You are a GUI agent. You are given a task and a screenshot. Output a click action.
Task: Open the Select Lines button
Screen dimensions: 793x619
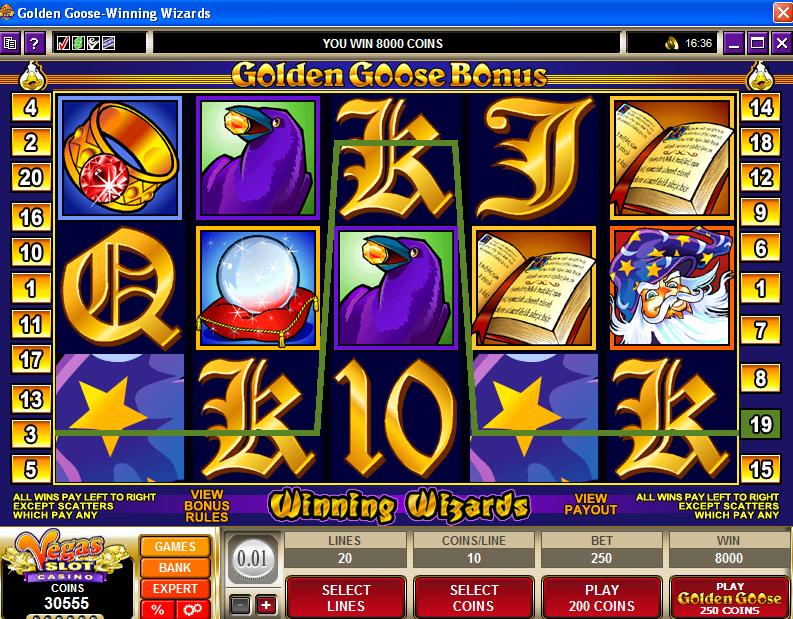point(346,597)
